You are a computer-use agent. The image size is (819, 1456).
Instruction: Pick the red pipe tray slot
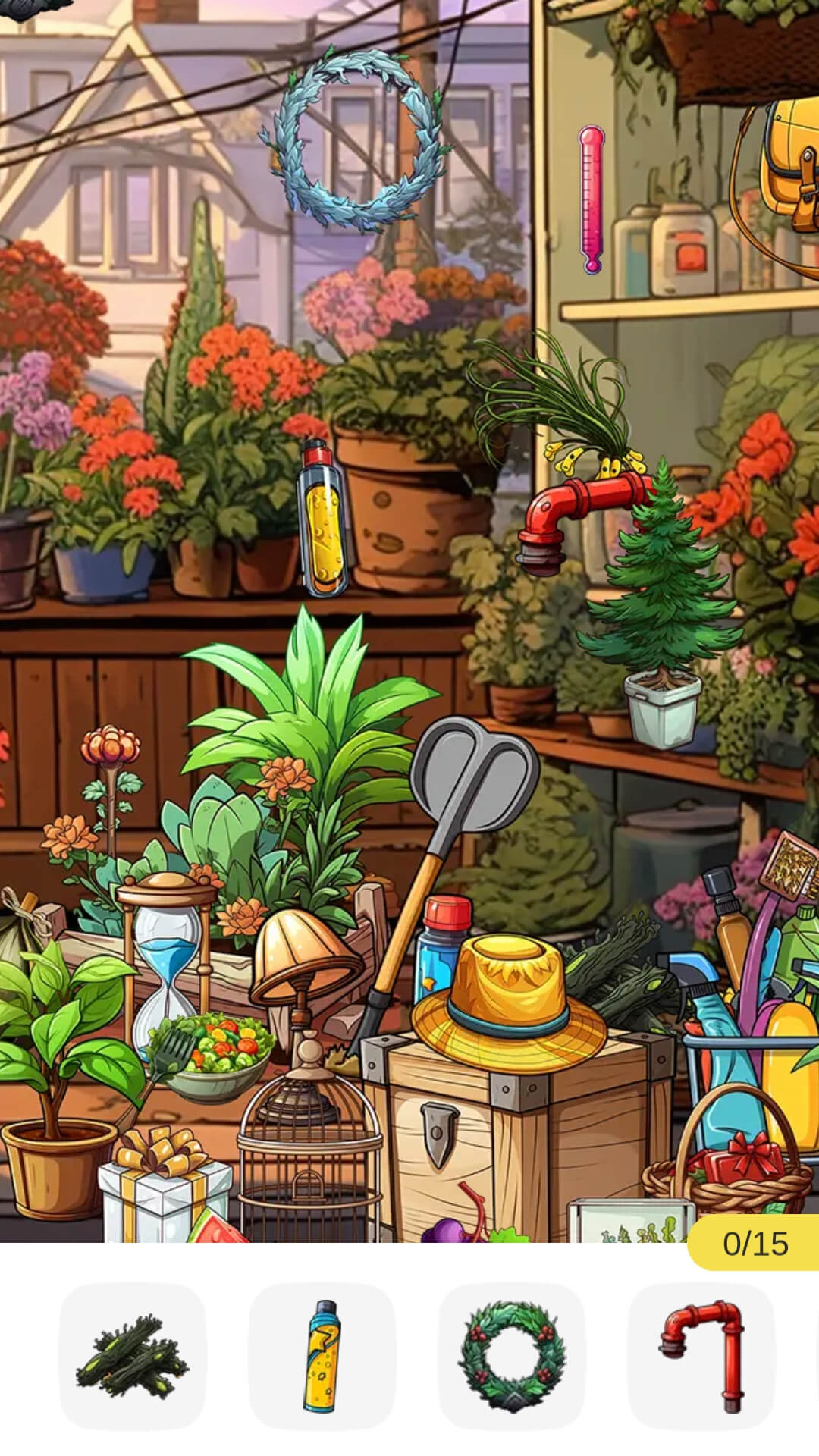[701, 1357]
